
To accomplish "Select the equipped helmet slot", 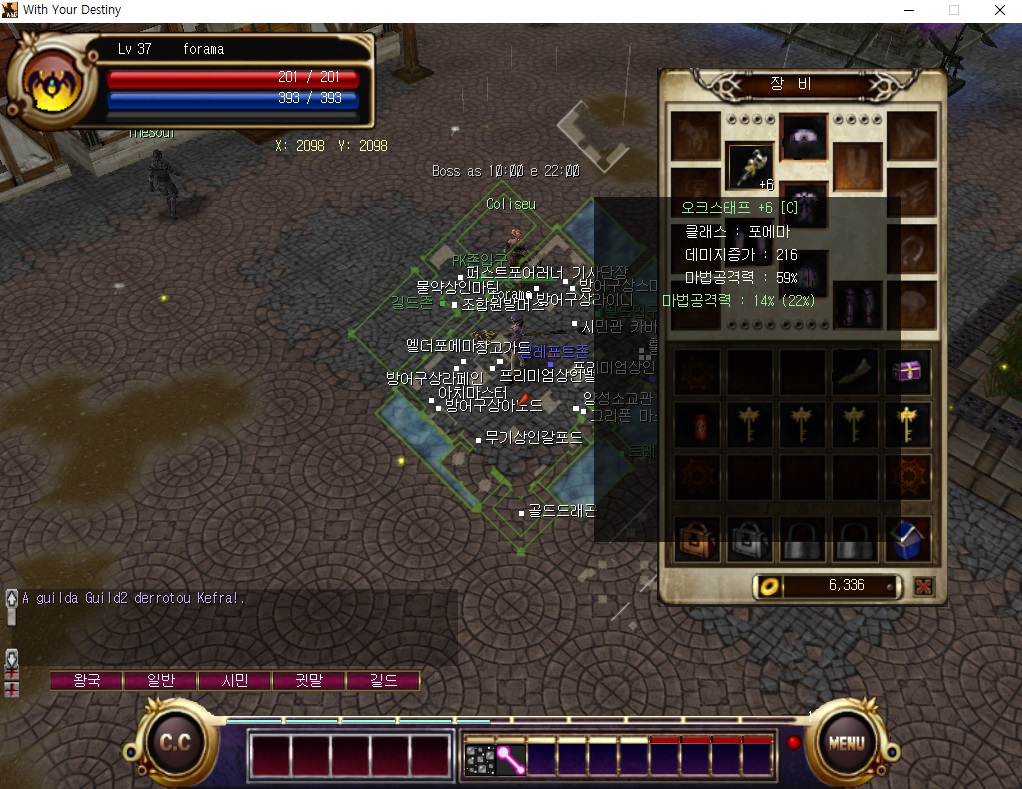I will click(803, 138).
